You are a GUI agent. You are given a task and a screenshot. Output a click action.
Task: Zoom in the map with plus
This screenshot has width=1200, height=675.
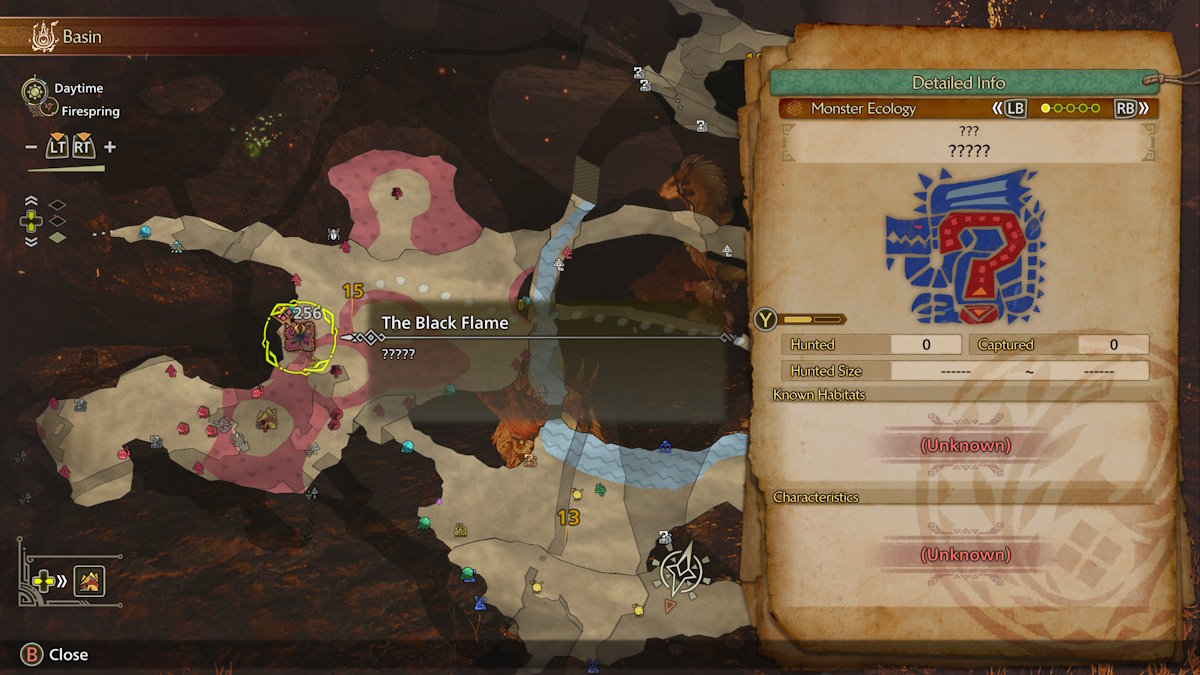[x=110, y=148]
